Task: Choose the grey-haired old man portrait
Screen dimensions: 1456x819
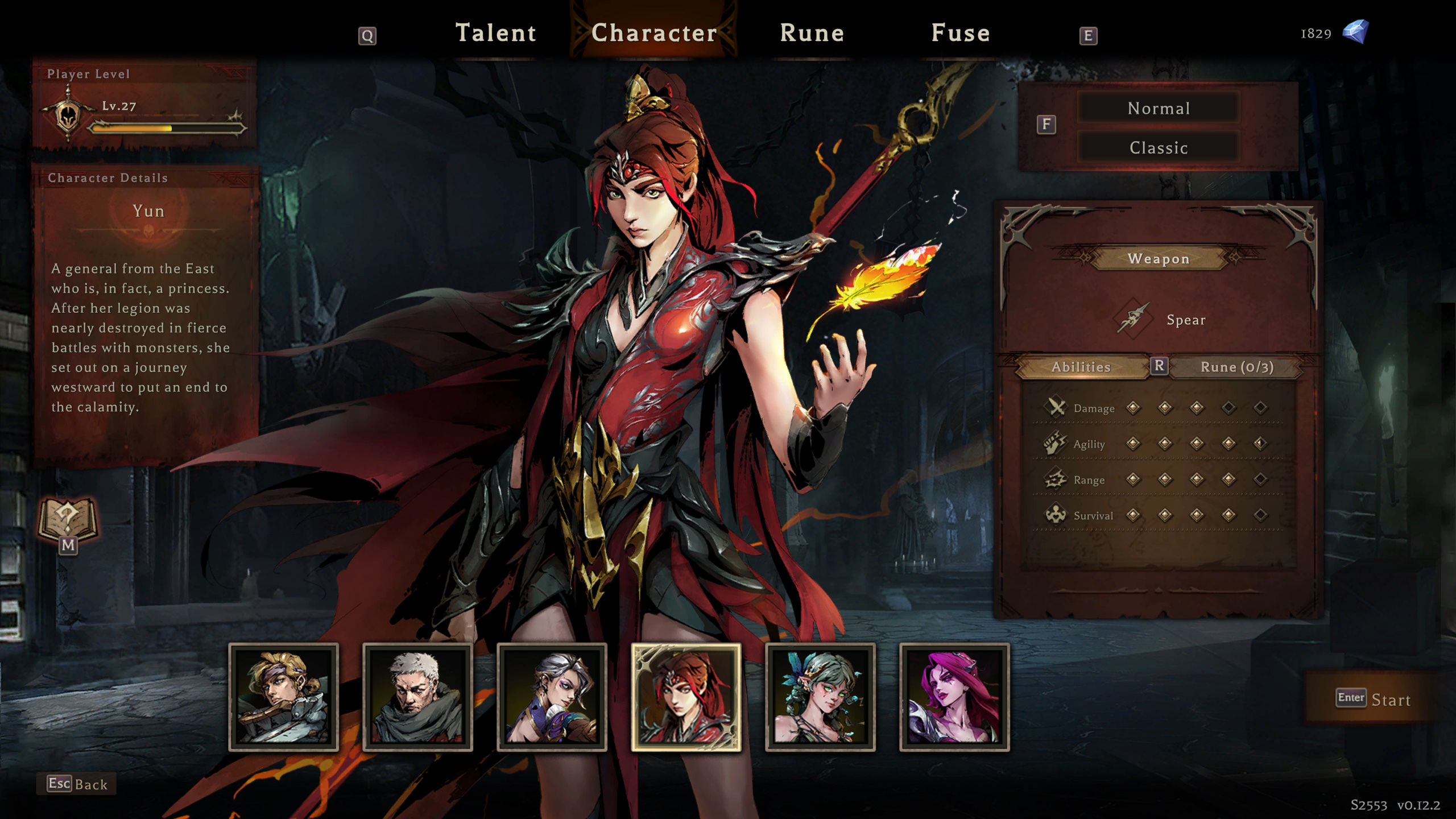Action: tap(417, 697)
